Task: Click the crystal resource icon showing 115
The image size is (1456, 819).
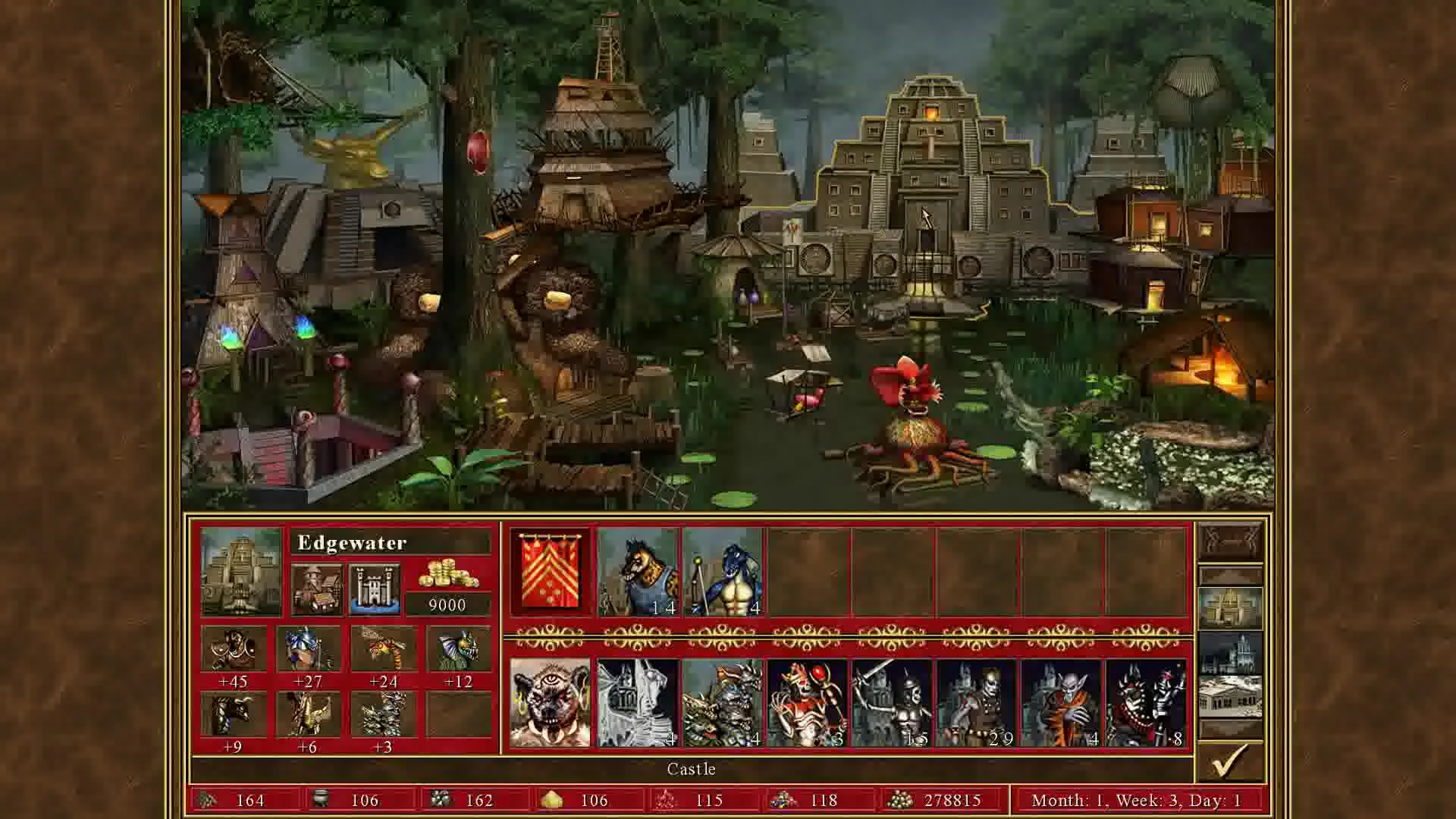Action: tap(666, 800)
